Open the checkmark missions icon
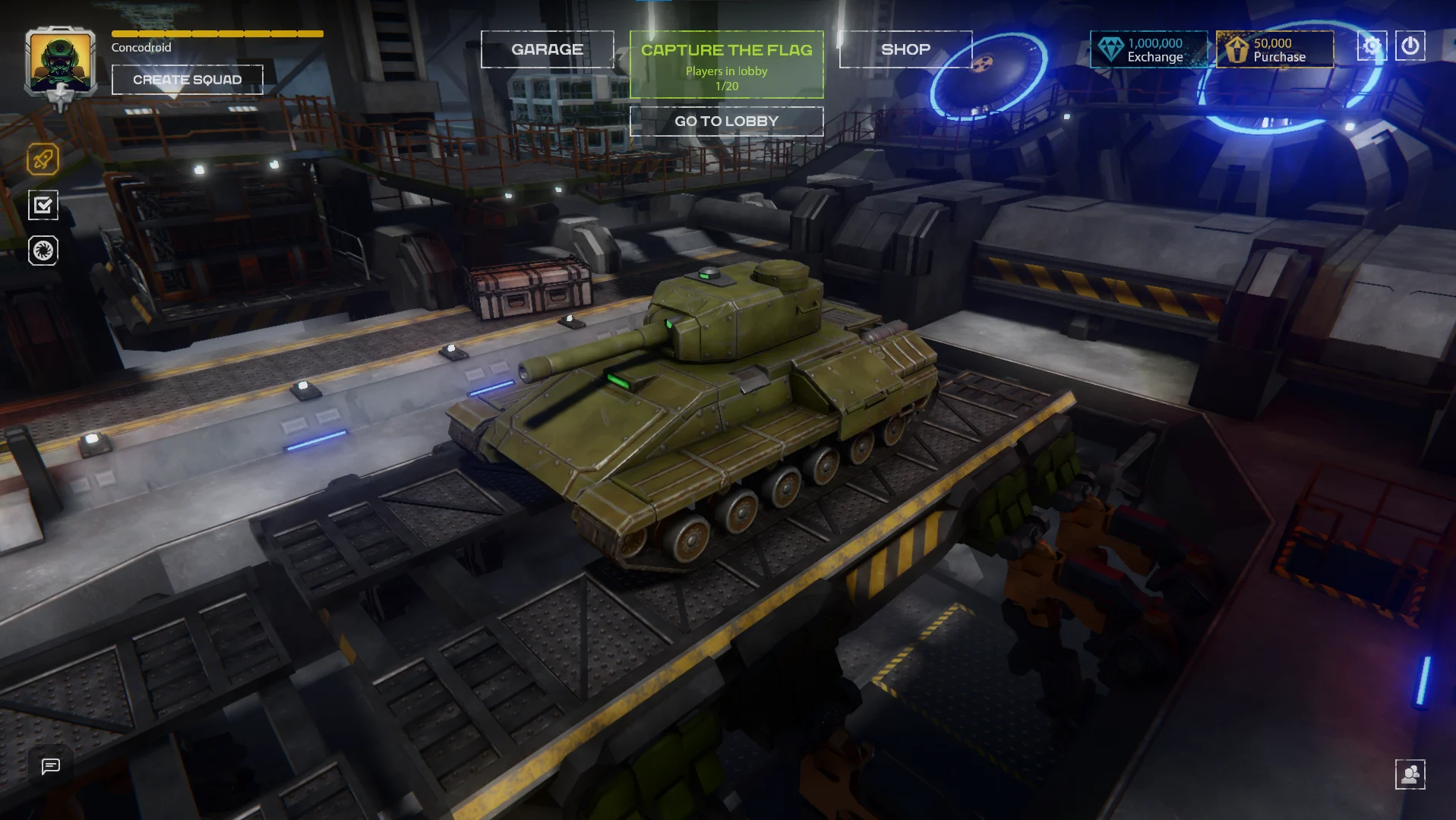This screenshot has height=820, width=1456. [43, 205]
